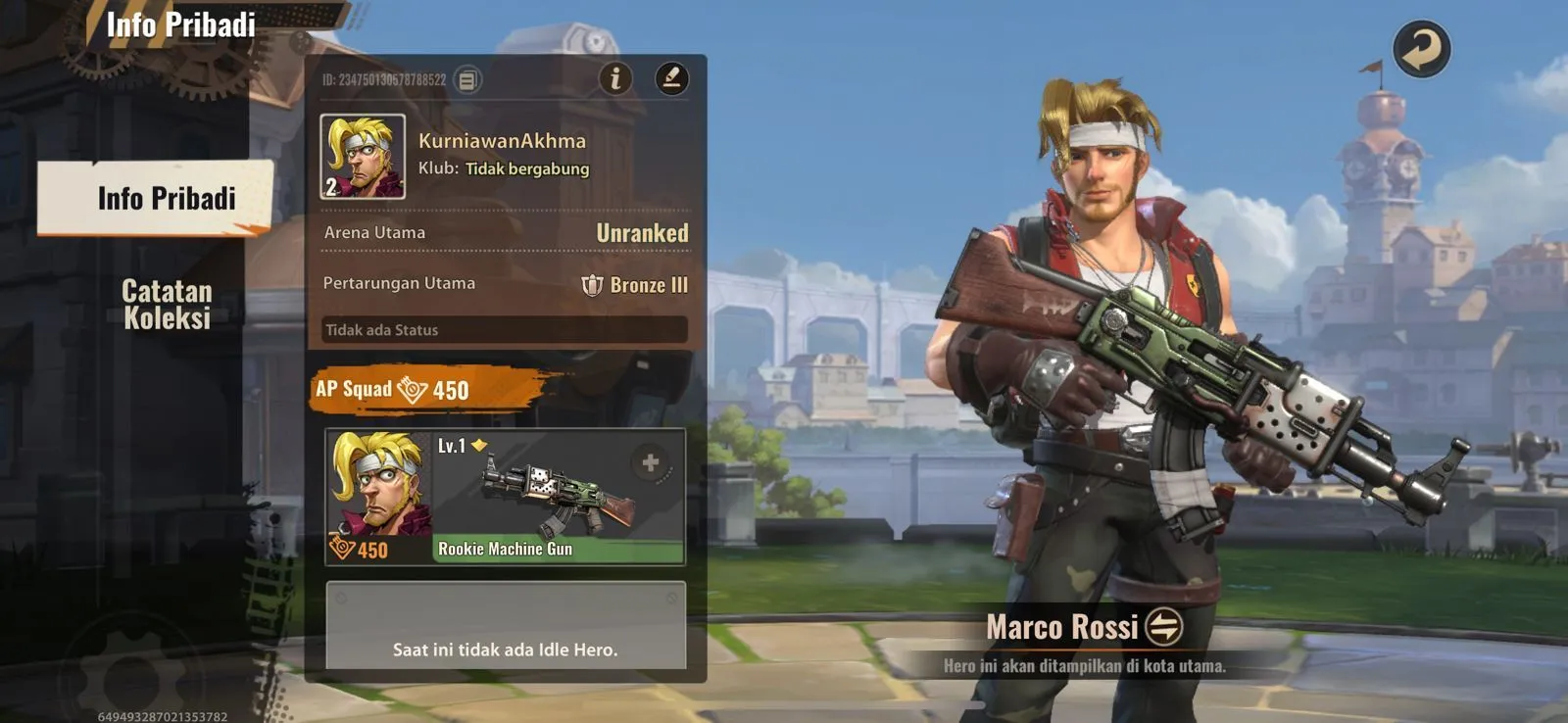Select the player avatar portrait
Viewport: 1568px width, 723px height.
click(x=363, y=157)
